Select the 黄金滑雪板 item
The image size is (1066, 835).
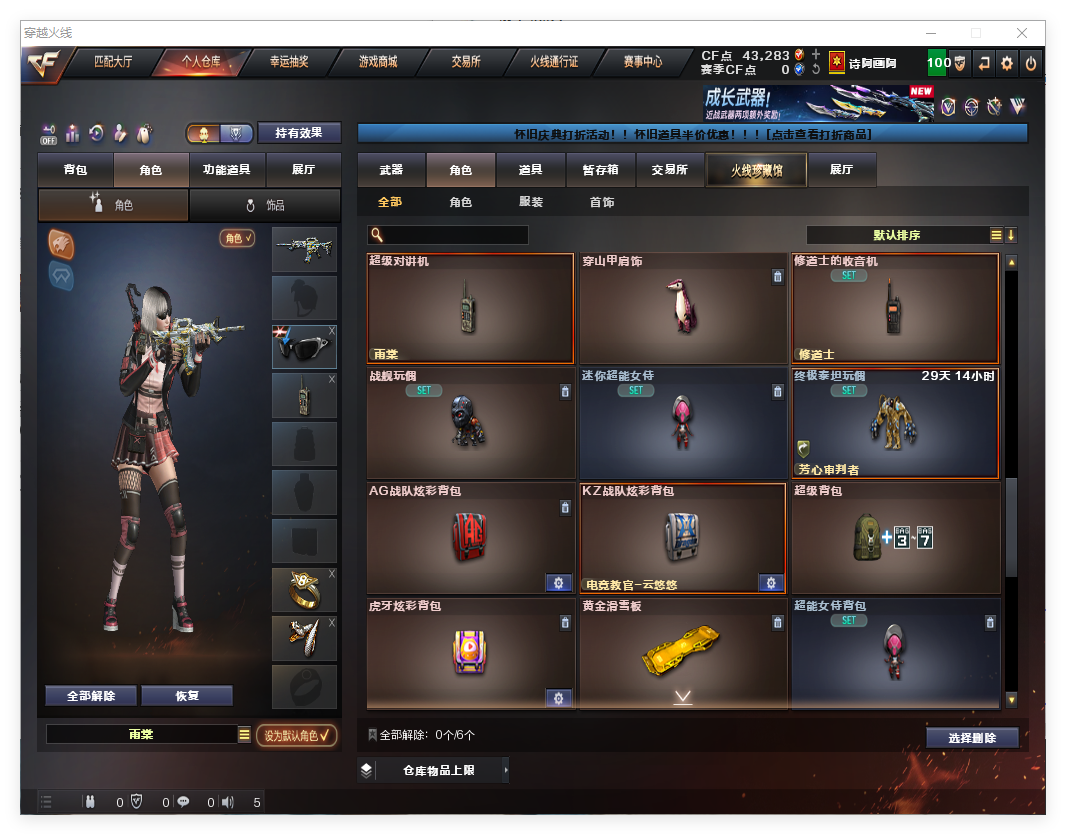(x=683, y=653)
